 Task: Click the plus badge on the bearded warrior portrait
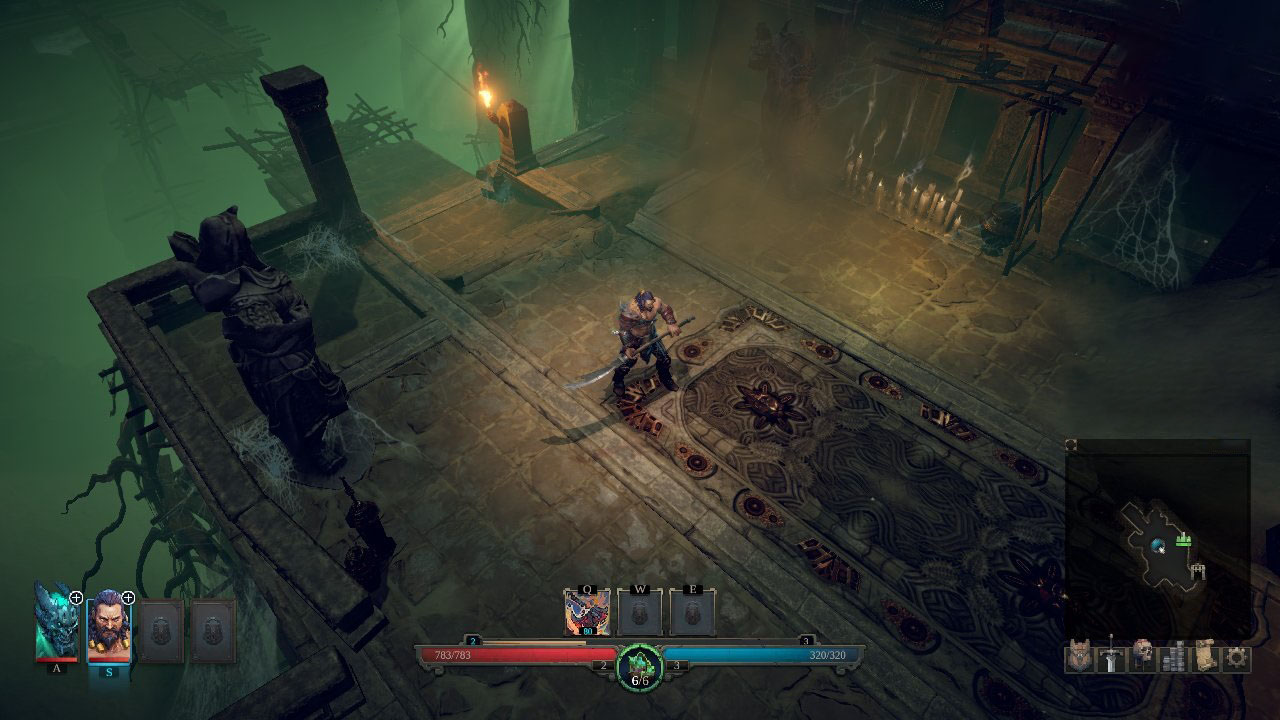tap(128, 598)
